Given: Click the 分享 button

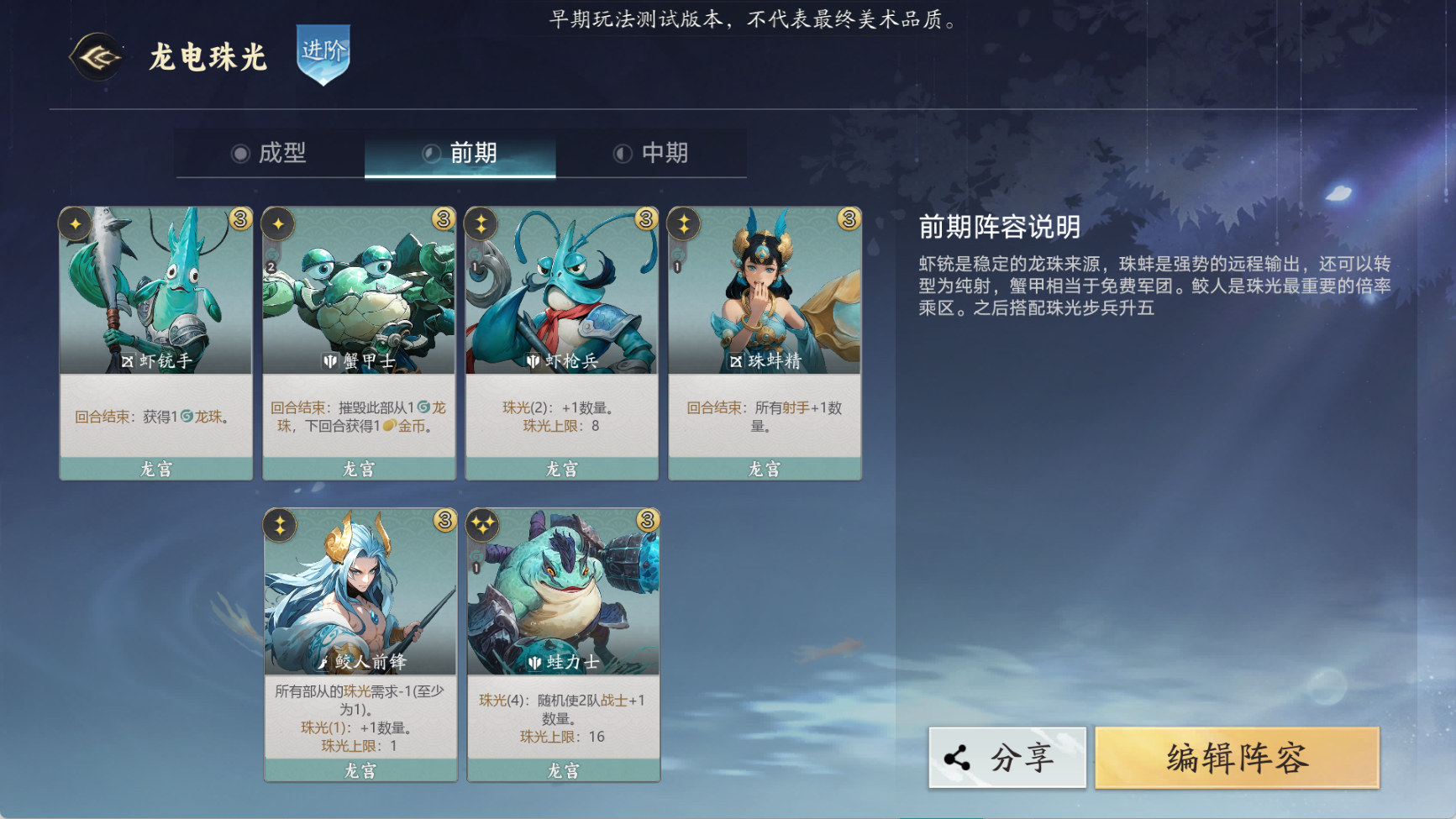Looking at the screenshot, I should pos(1007,756).
